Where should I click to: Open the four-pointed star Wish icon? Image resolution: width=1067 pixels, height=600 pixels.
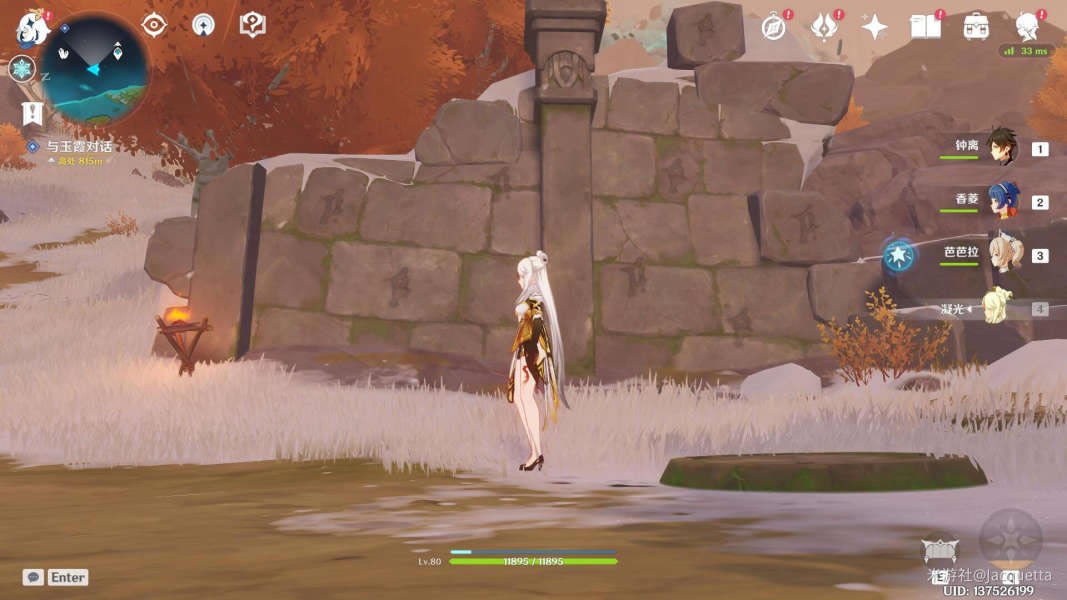point(874,27)
